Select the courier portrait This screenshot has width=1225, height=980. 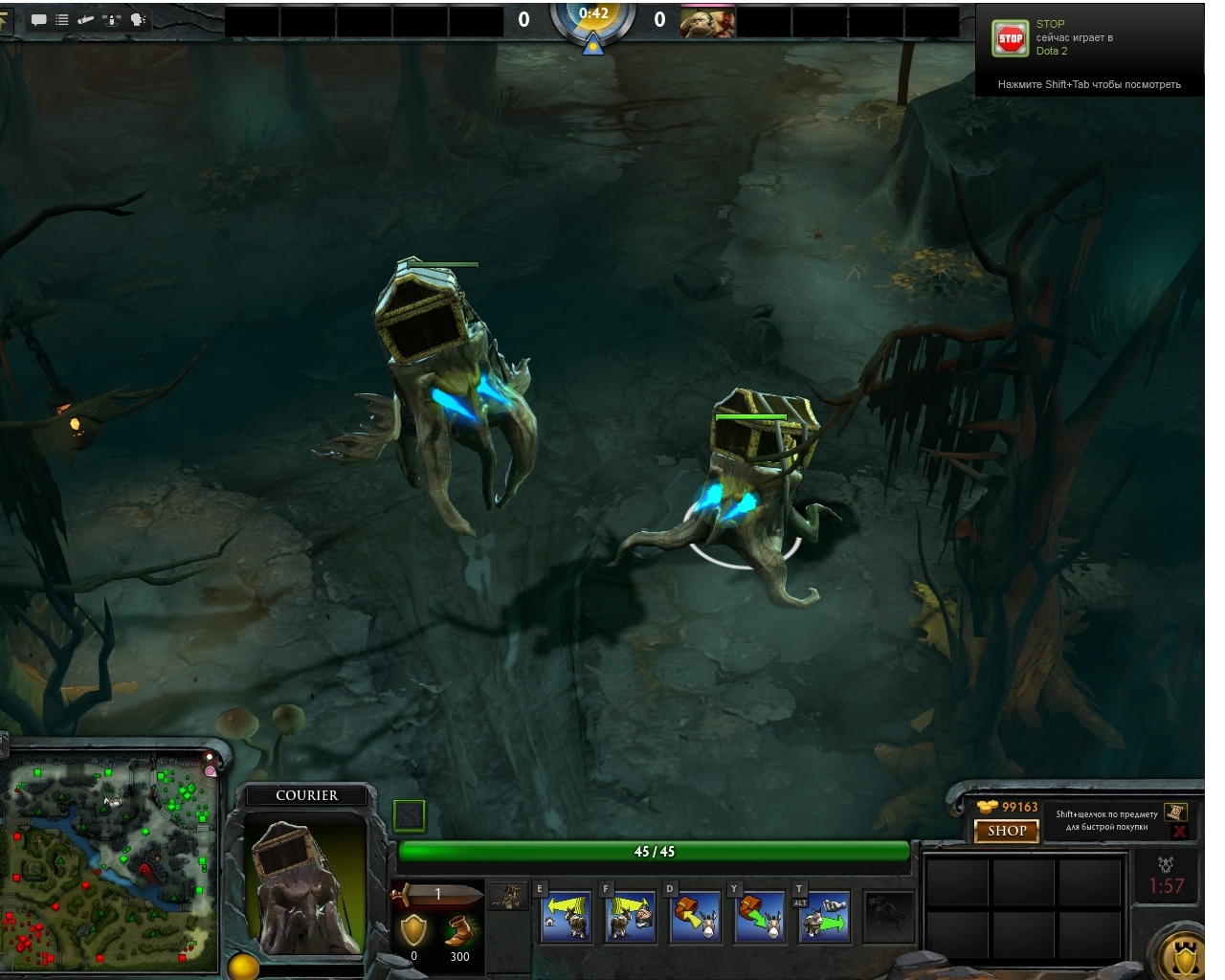coord(306,885)
